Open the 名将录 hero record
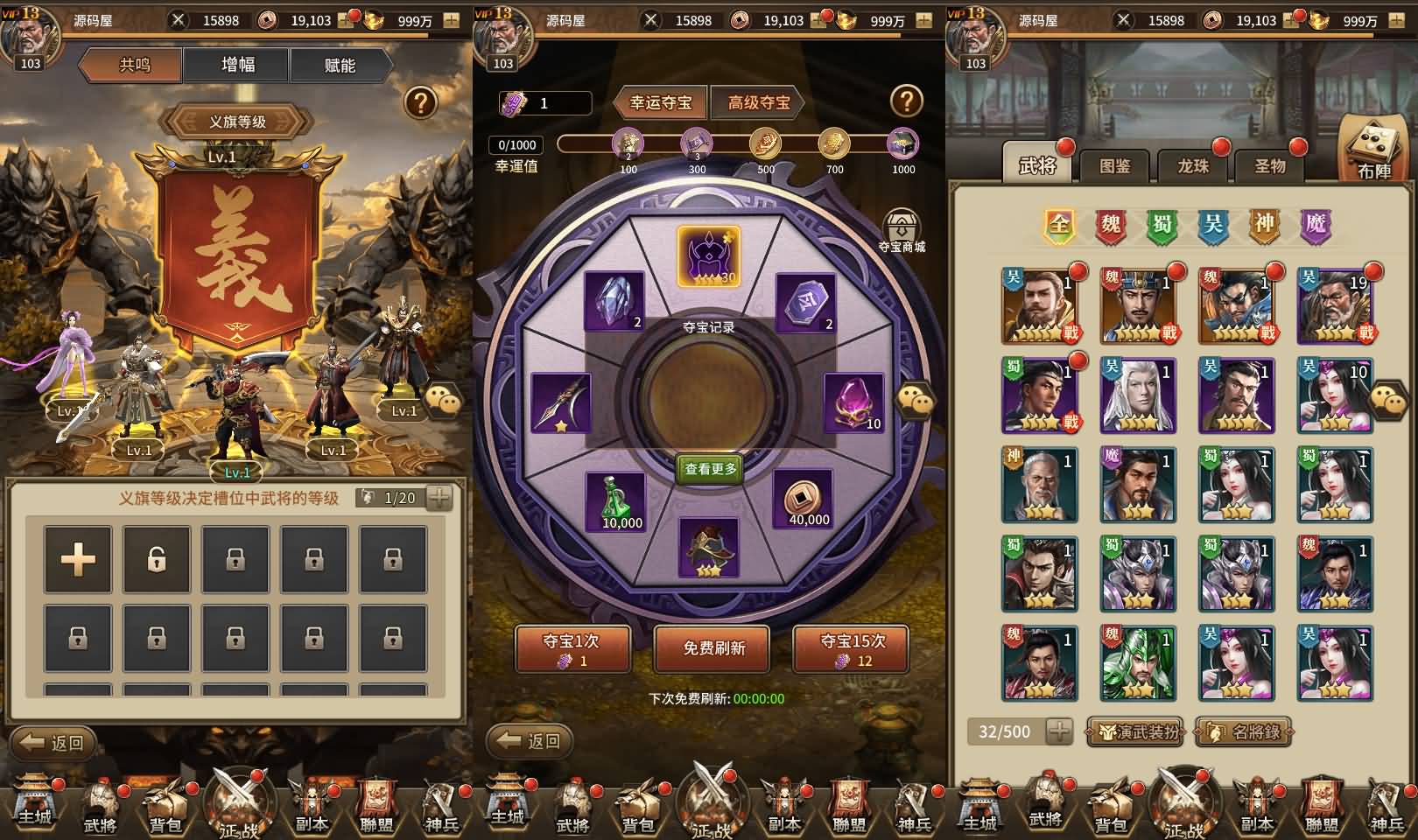This screenshot has height=840, width=1418. pos(1244,731)
